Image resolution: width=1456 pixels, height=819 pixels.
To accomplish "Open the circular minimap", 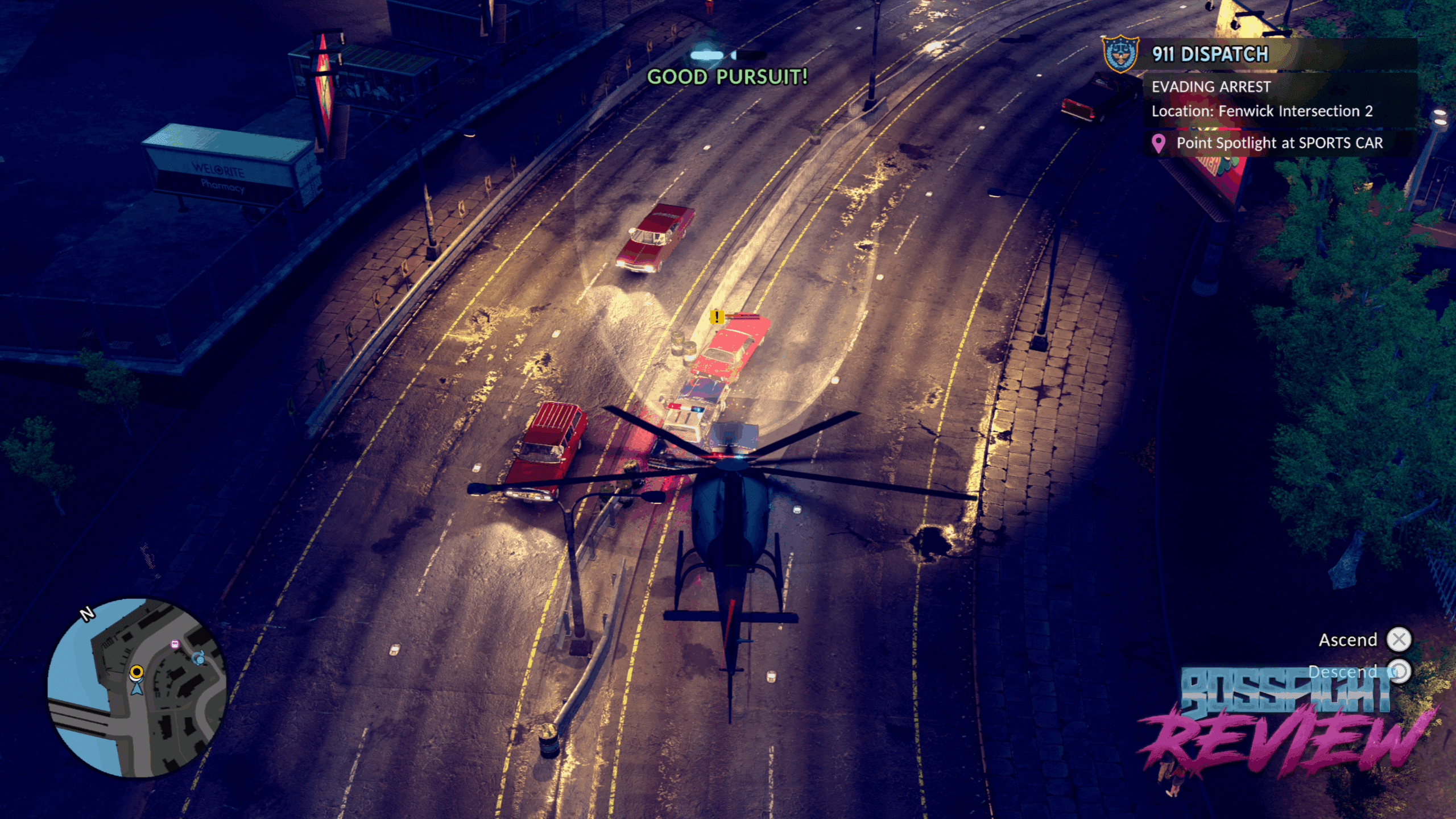I will click(137, 688).
